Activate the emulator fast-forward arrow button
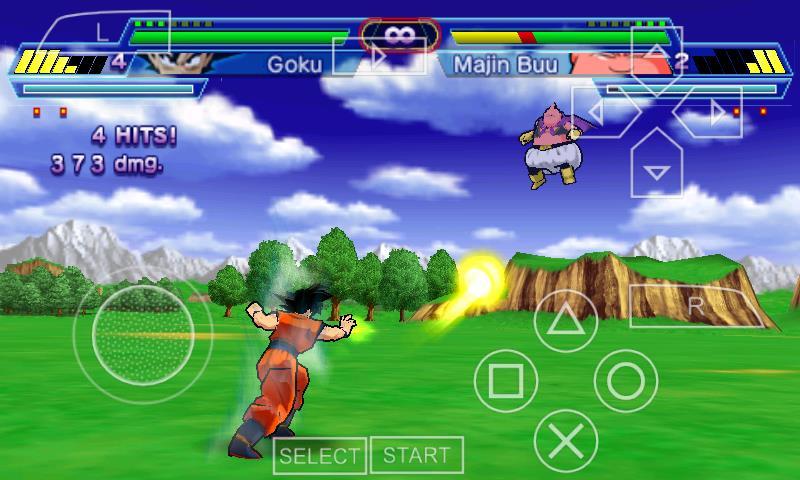The height and width of the screenshot is (480, 800). click(x=378, y=58)
